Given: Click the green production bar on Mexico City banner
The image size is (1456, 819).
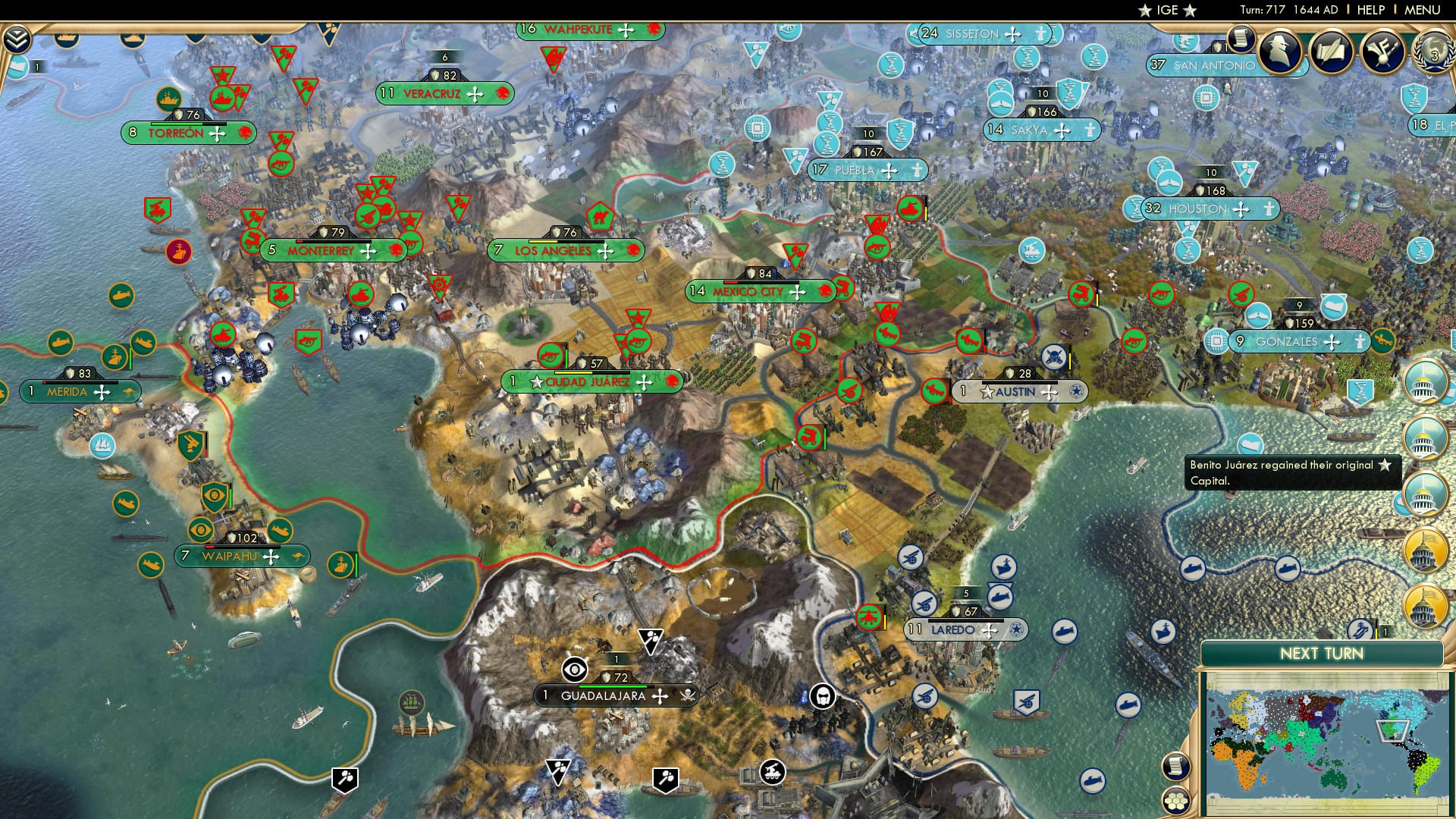Looking at the screenshot, I should pos(758,281).
